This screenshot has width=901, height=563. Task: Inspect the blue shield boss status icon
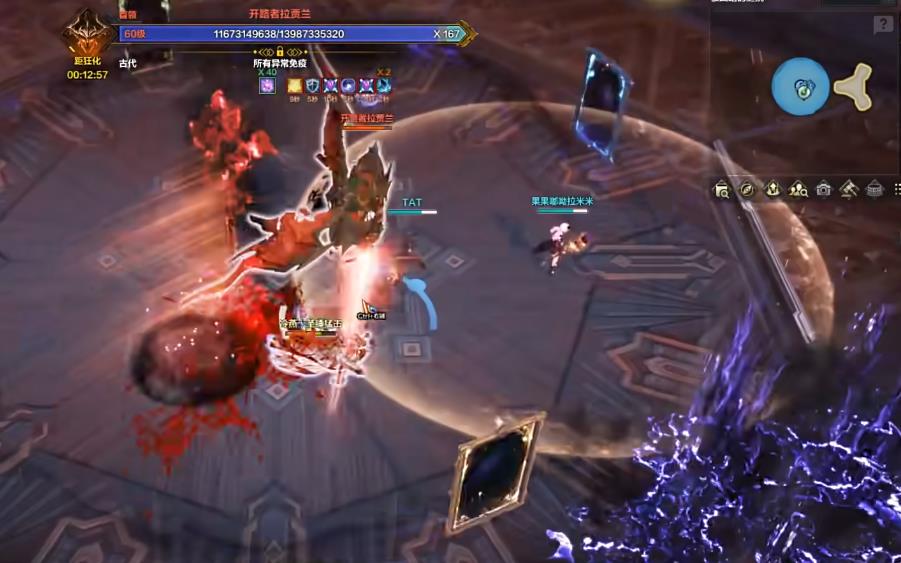coord(312,86)
